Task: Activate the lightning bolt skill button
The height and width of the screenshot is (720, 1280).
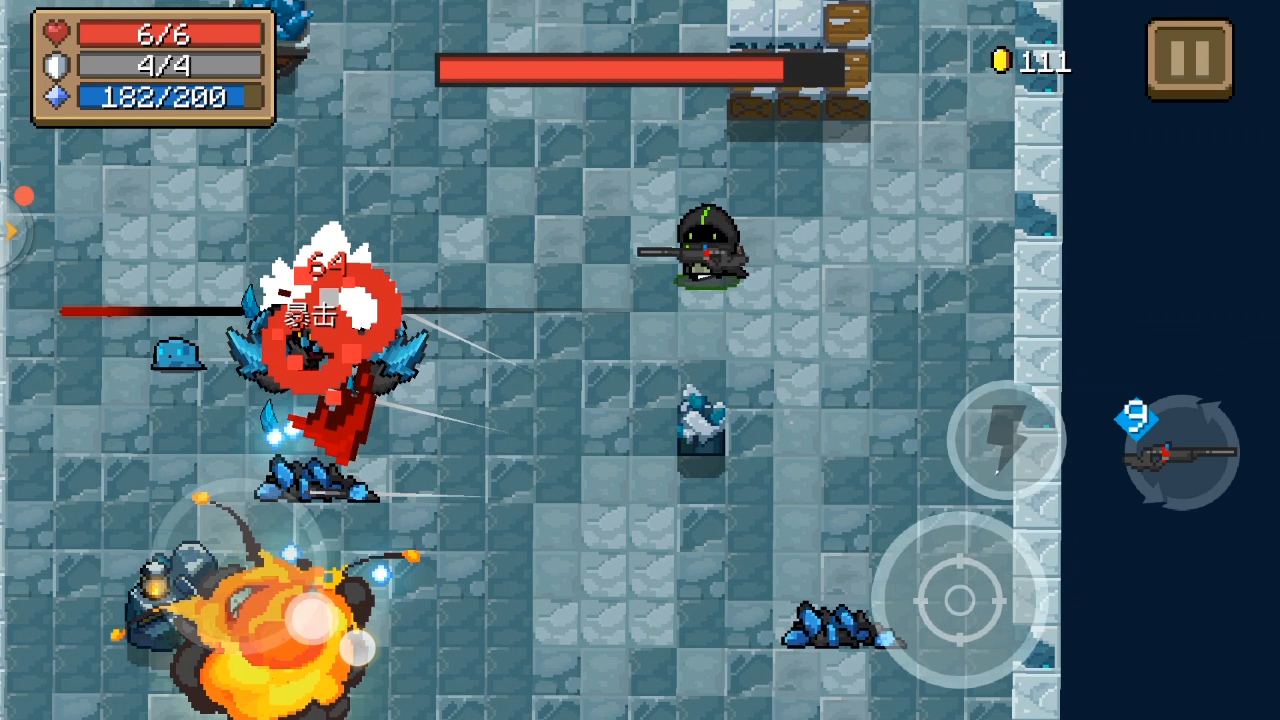Action: click(1005, 440)
